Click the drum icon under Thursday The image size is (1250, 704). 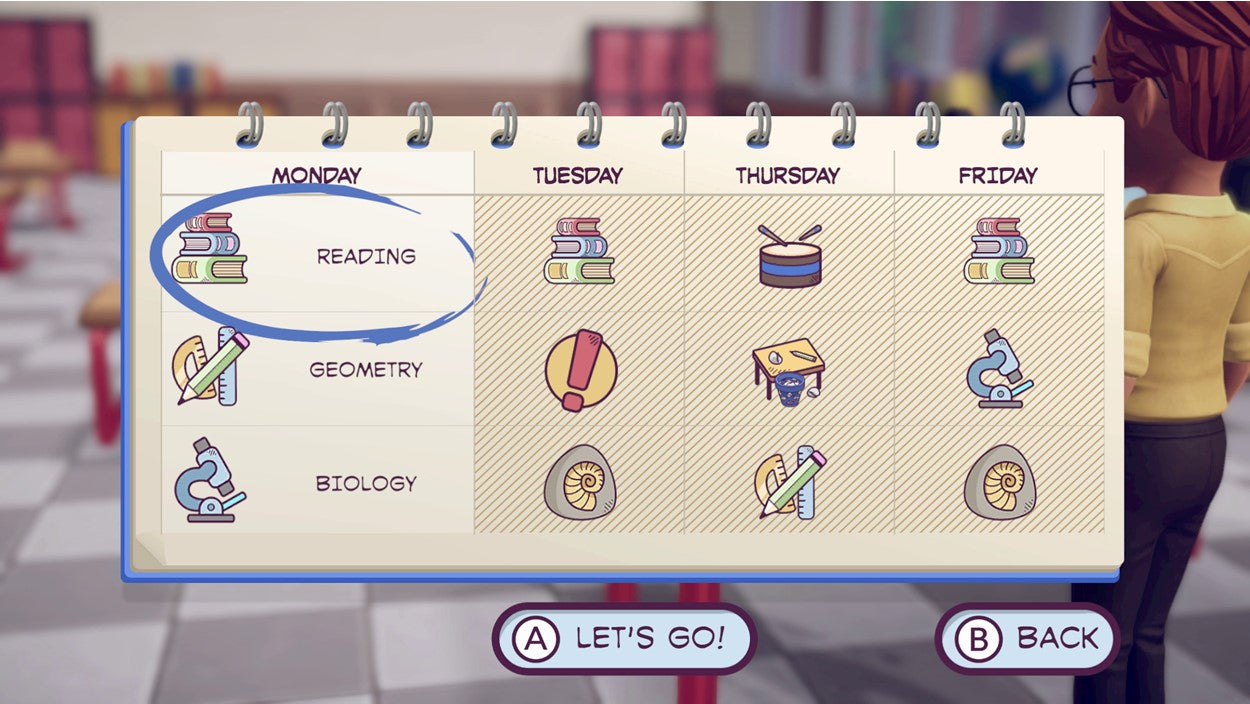789,256
